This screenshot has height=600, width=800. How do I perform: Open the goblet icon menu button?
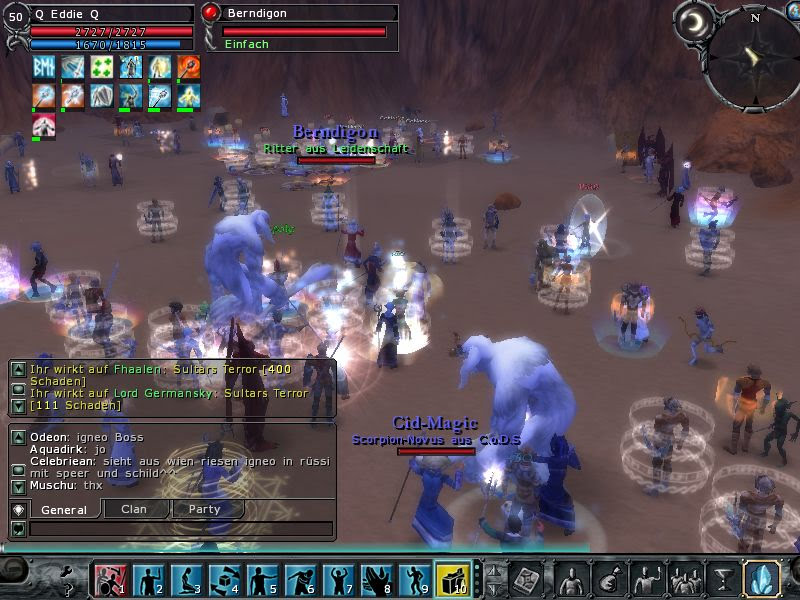pyautogui.click(x=722, y=578)
